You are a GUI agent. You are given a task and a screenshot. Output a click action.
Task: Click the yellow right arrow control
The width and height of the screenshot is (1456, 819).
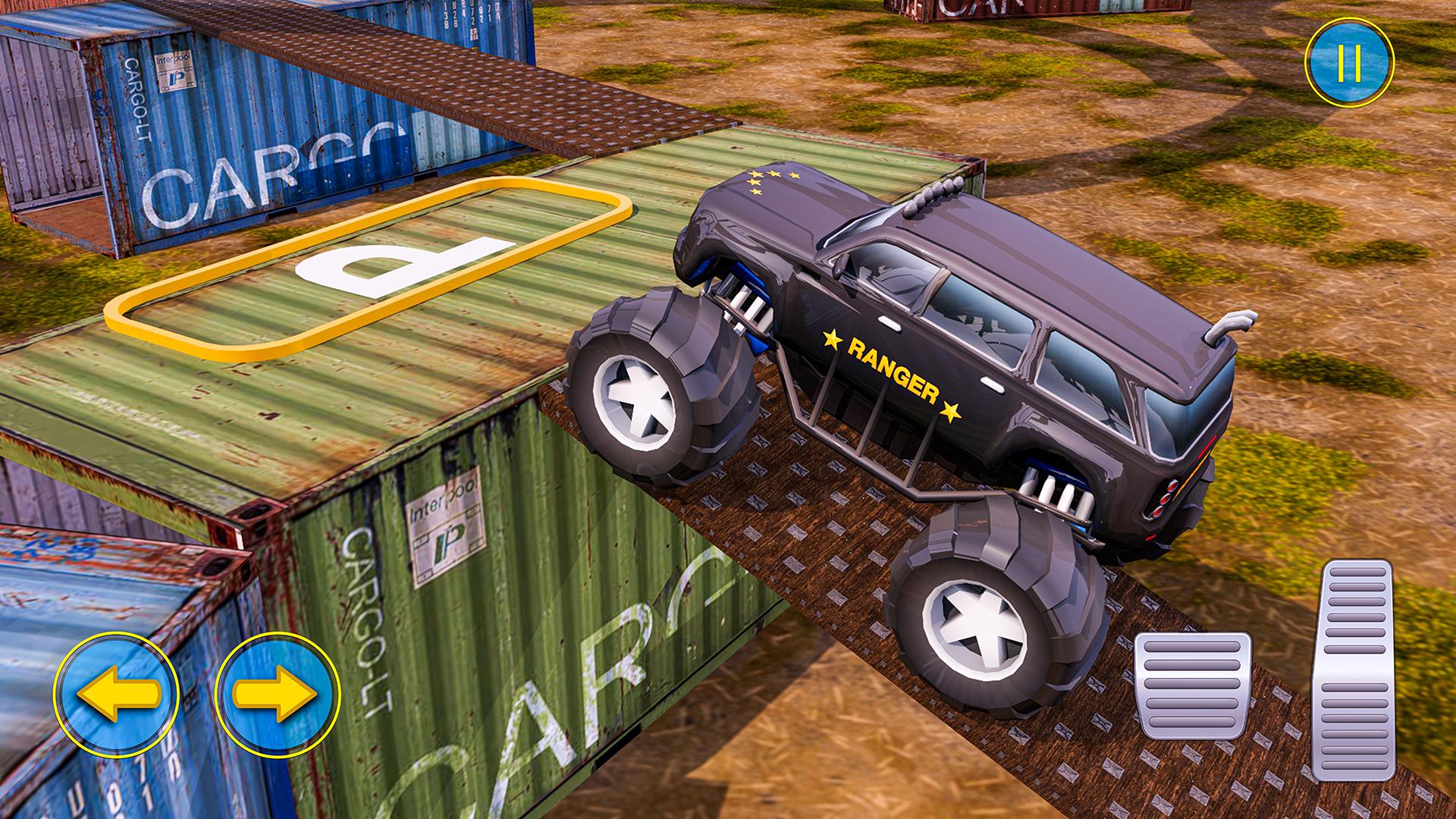(275, 694)
